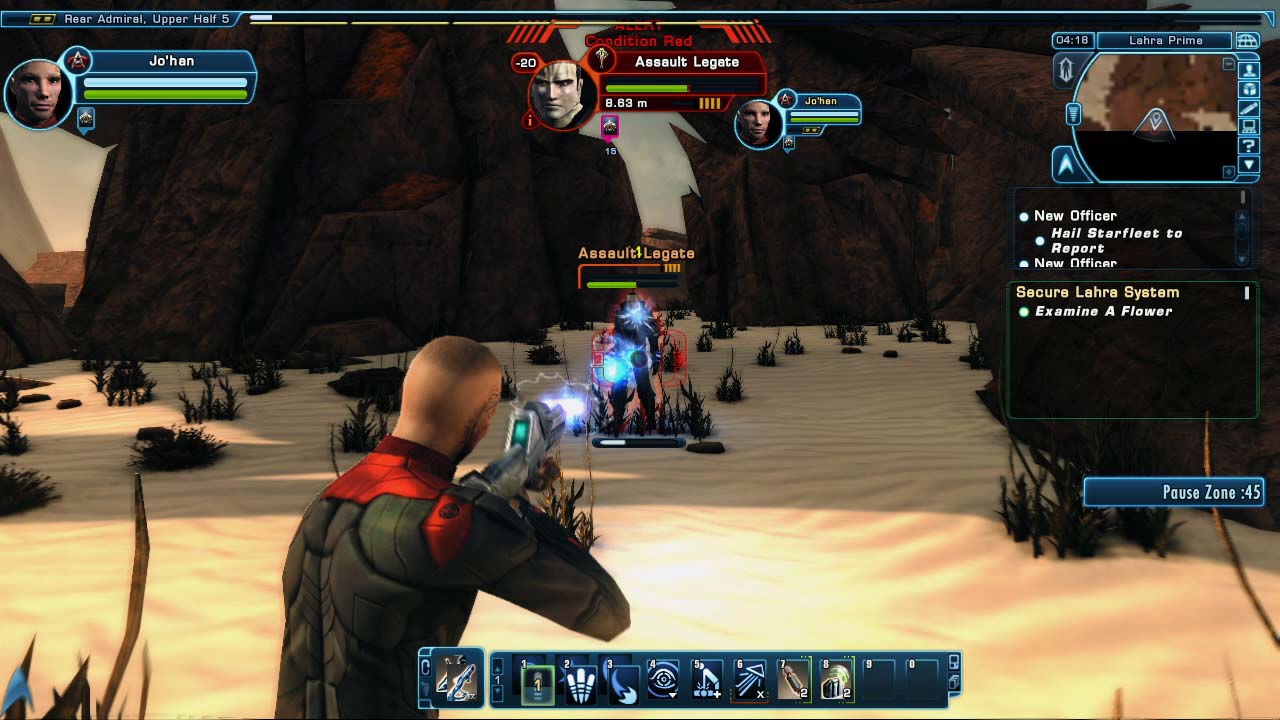Fire the equipped rifle weapon icon
The width and height of the screenshot is (1280, 720).
tap(456, 679)
